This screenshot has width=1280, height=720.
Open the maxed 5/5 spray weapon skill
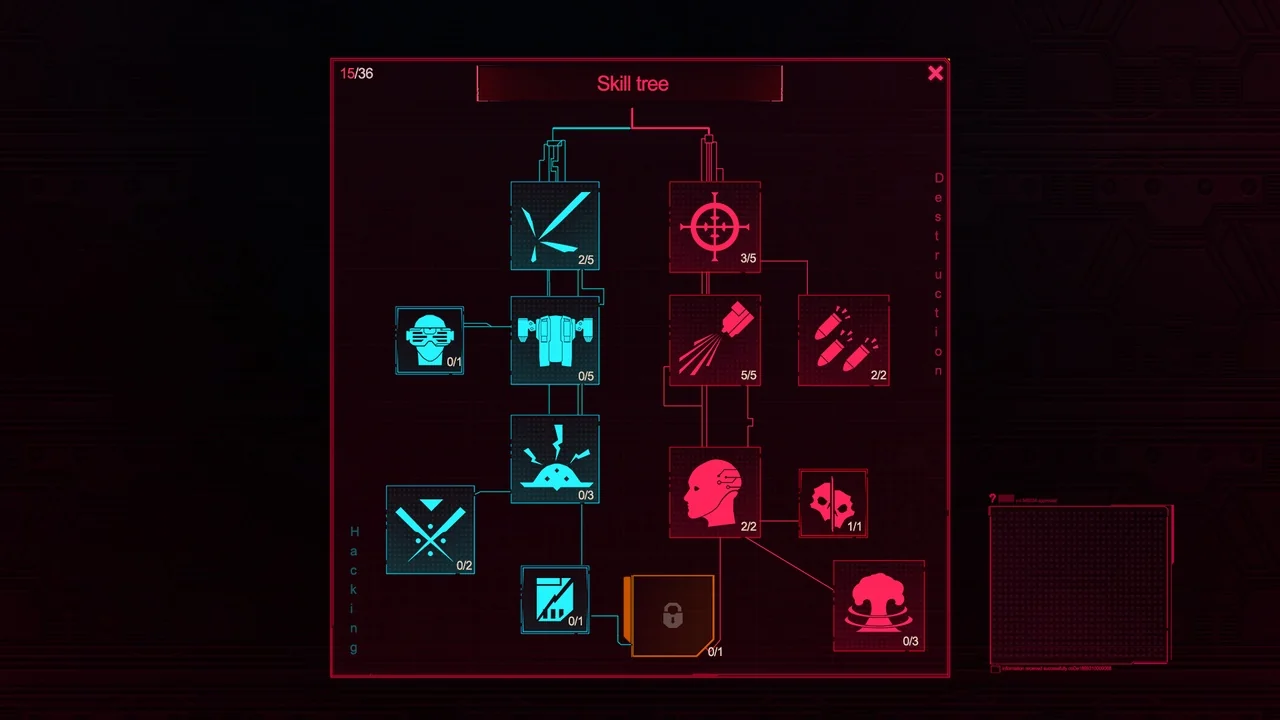pyautogui.click(x=715, y=340)
